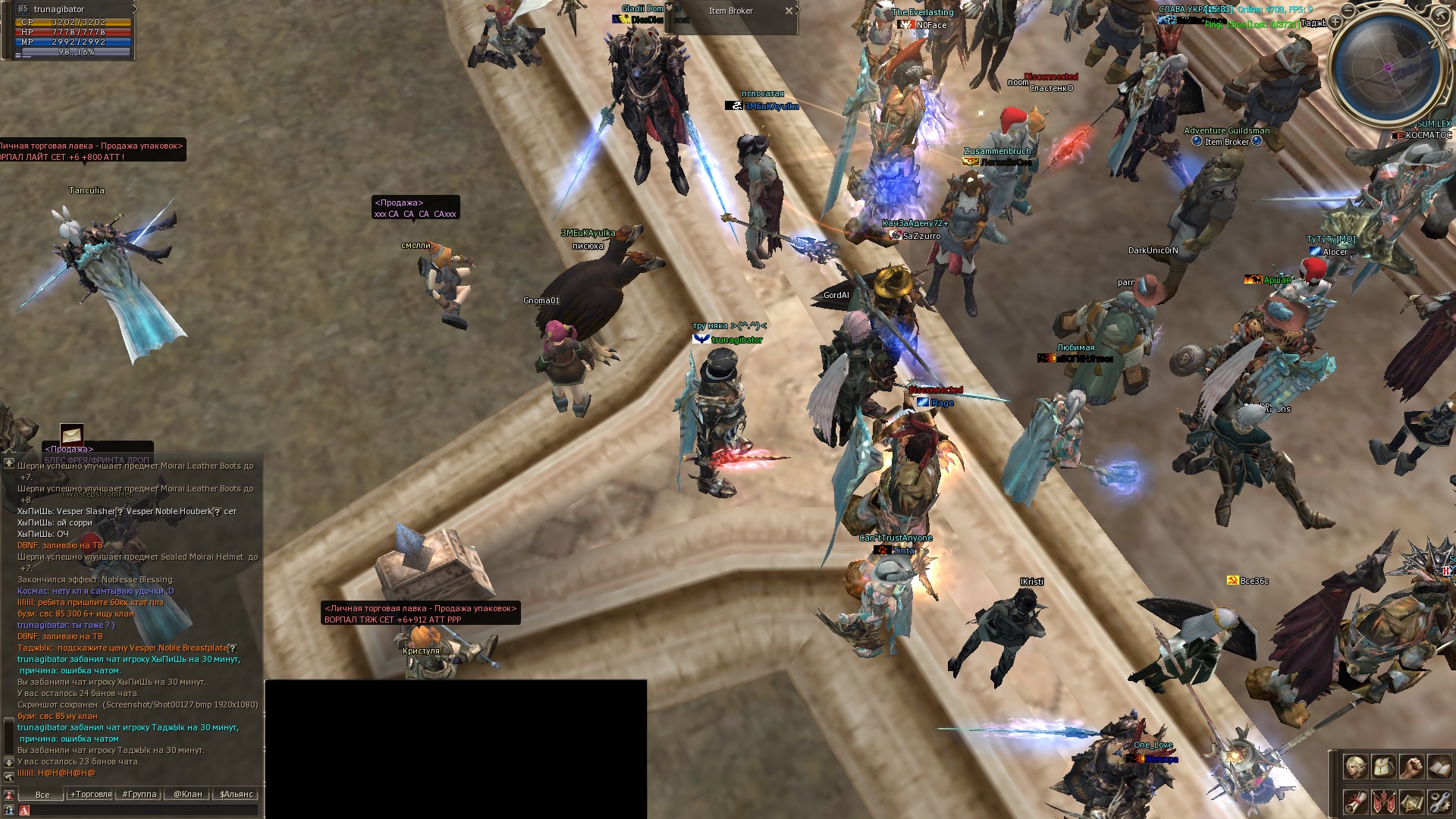Screen dimensions: 1456x819
Task: Switch to the @Клан chat tab
Action: pyautogui.click(x=187, y=795)
